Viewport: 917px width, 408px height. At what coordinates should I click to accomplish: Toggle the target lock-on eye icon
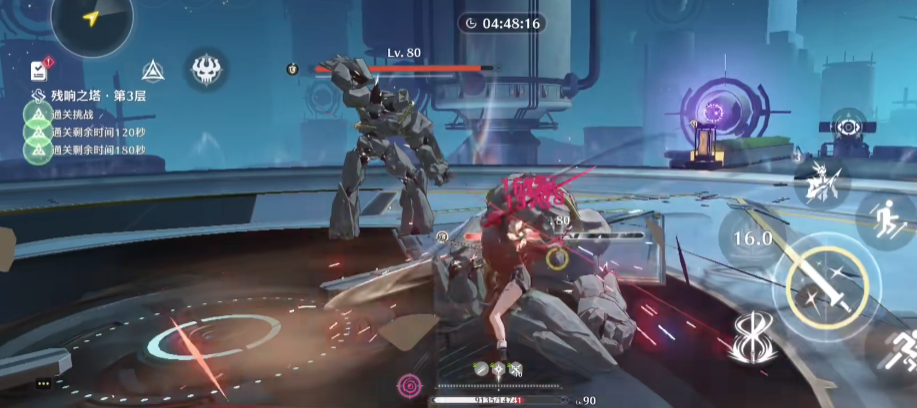[x=848, y=128]
